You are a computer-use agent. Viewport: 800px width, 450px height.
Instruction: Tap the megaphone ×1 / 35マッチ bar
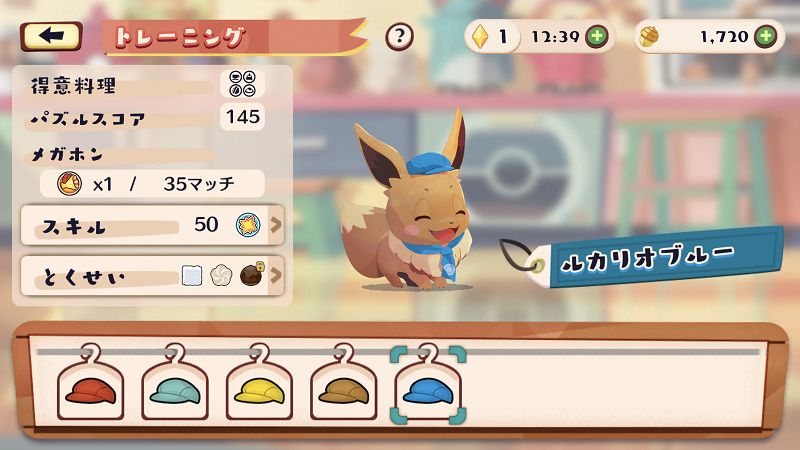pyautogui.click(x=152, y=183)
